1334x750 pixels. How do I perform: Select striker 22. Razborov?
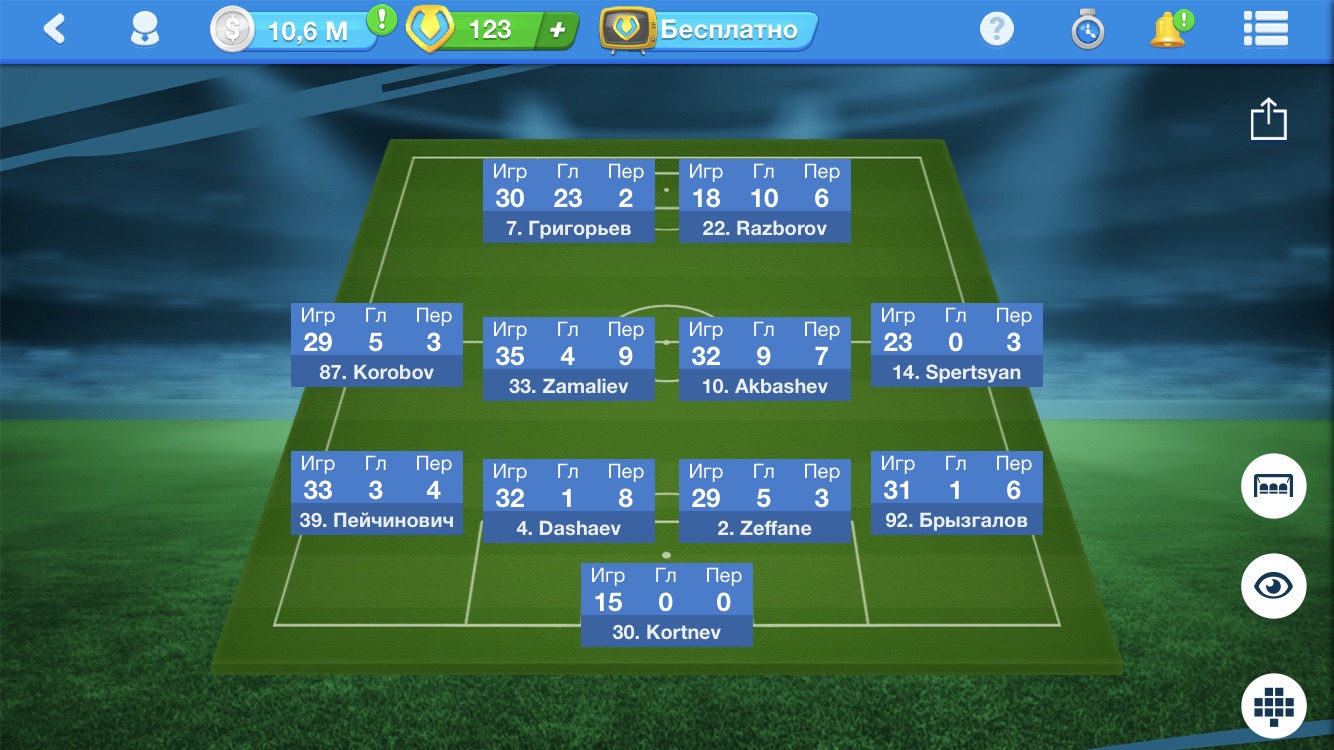point(764,200)
